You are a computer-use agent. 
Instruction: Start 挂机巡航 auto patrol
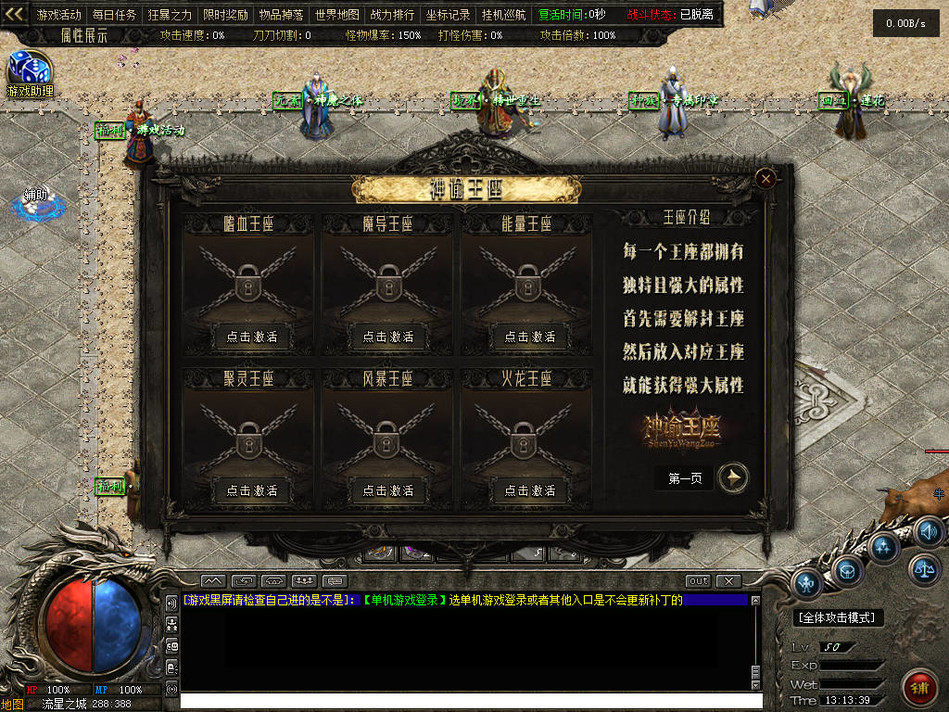503,15
